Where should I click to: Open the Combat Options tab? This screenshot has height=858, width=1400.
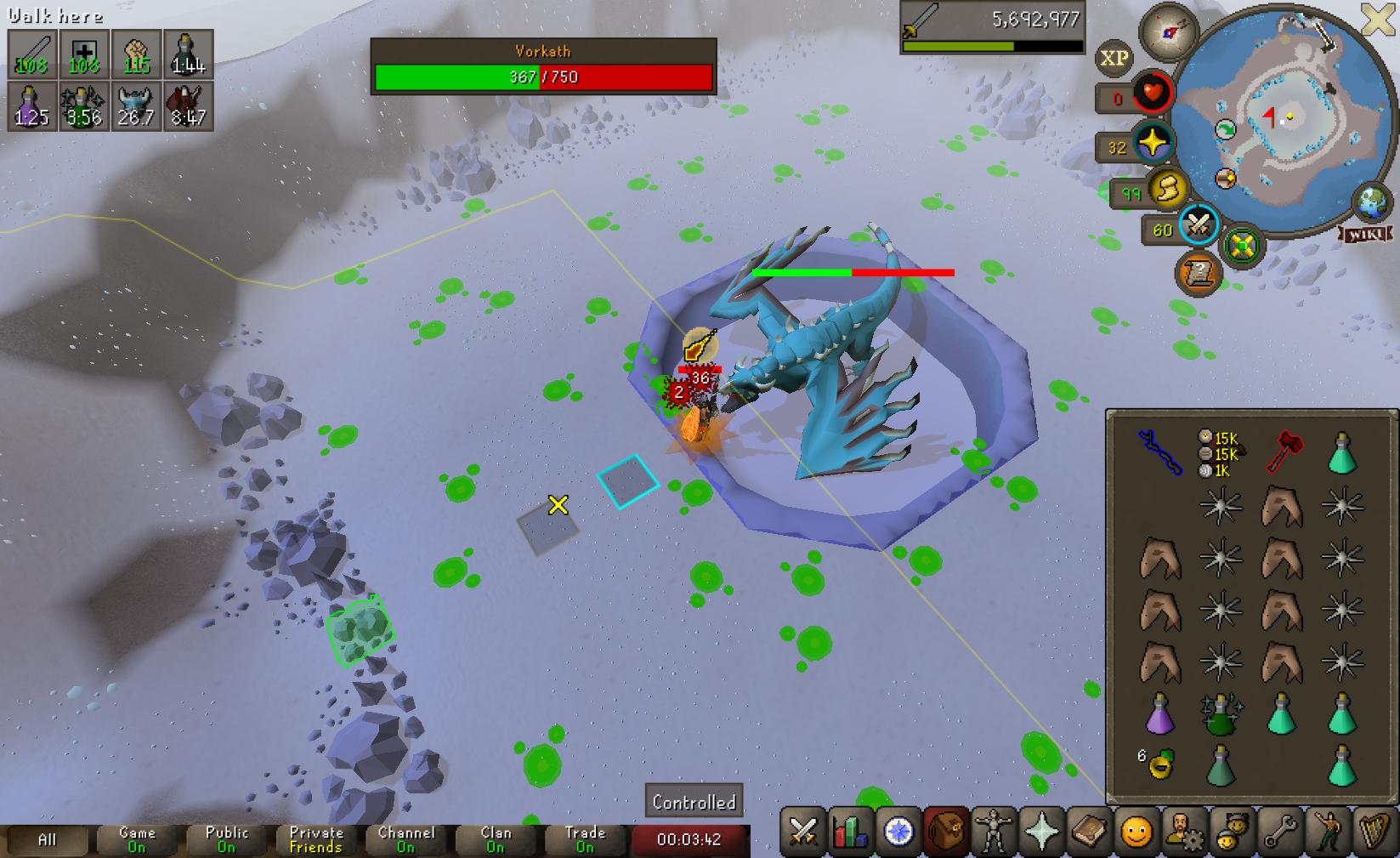tap(803, 832)
